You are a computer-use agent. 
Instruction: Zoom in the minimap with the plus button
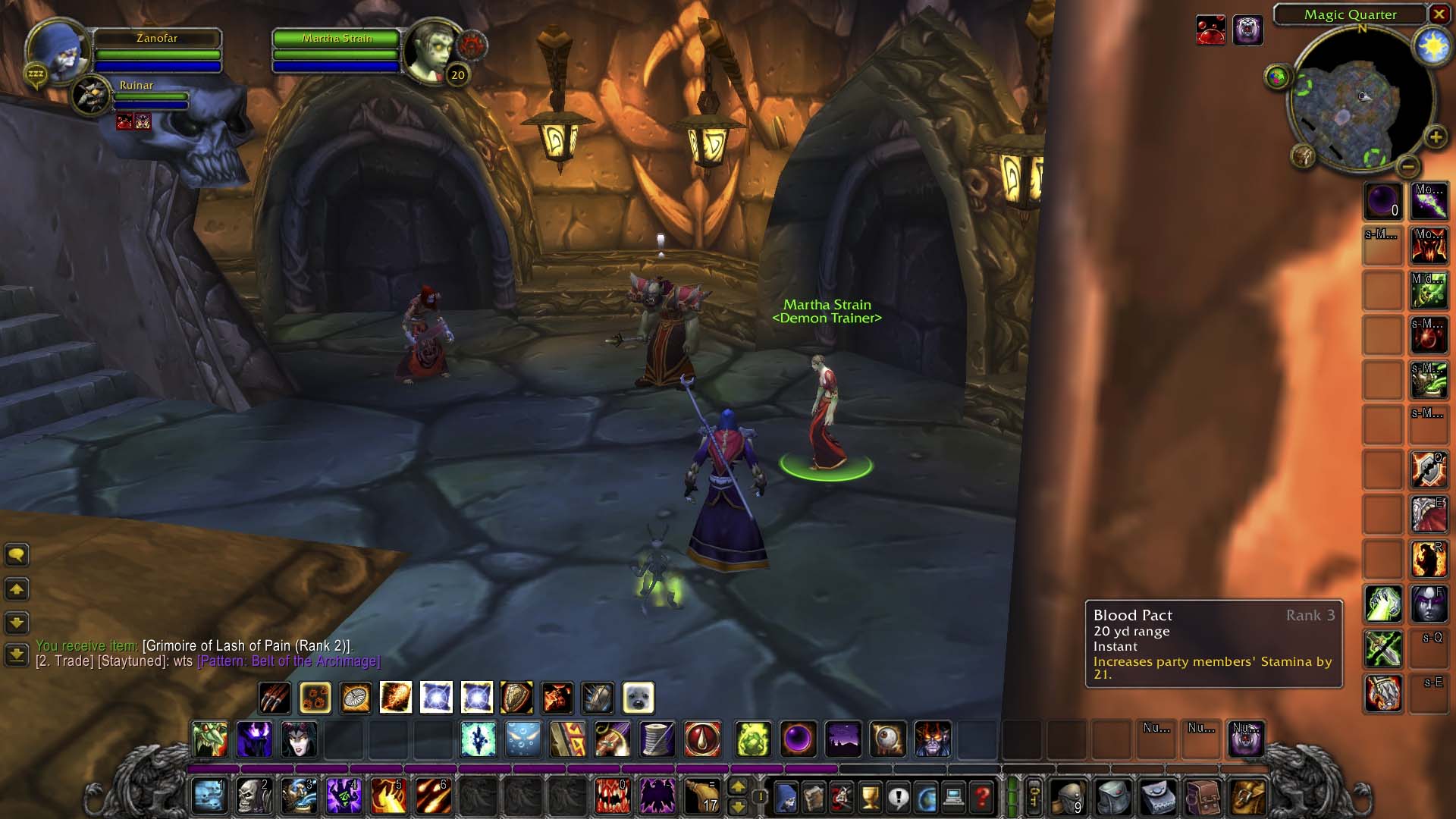coord(1432,138)
